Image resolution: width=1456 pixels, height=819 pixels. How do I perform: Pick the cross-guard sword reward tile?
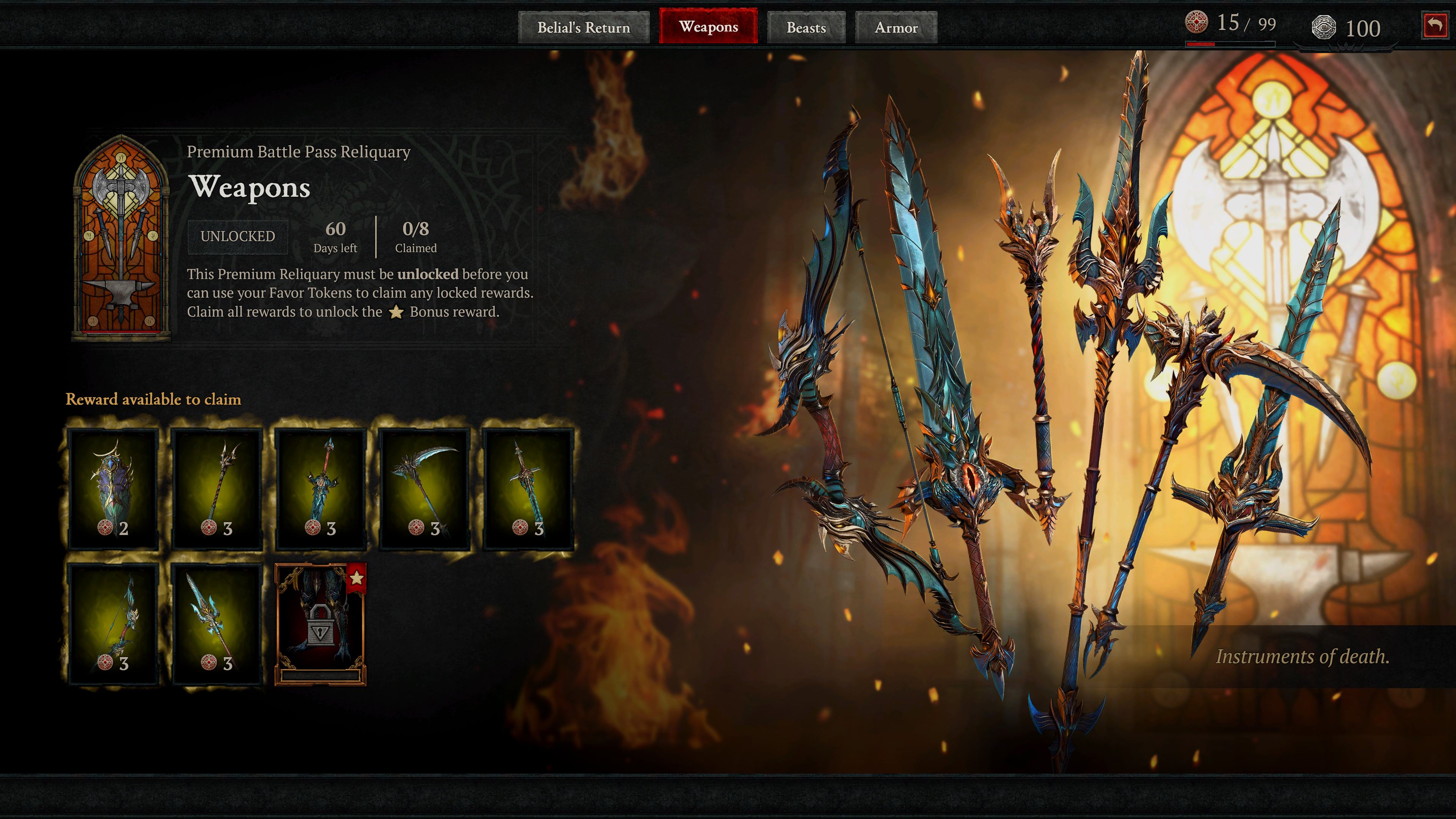tap(528, 488)
